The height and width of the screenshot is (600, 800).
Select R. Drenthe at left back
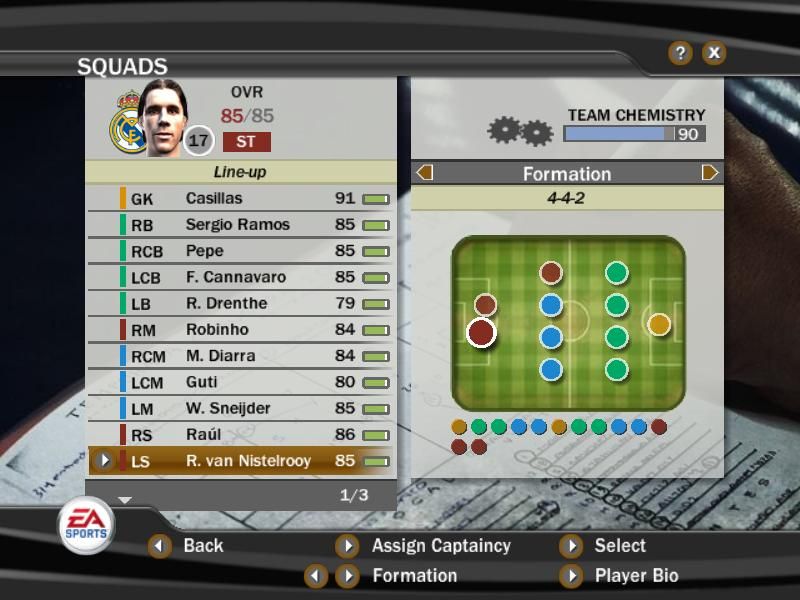[240, 303]
